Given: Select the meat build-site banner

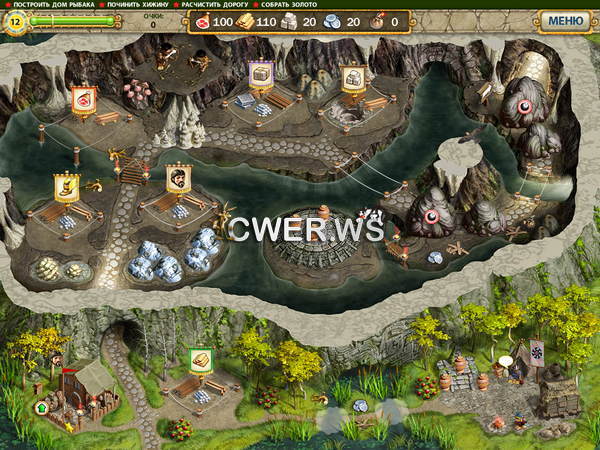Looking at the screenshot, I should (81, 99).
